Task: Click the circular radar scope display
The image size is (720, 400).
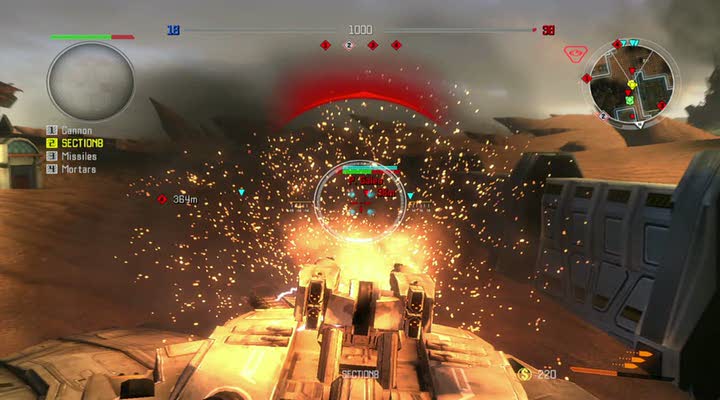Action: pos(90,80)
